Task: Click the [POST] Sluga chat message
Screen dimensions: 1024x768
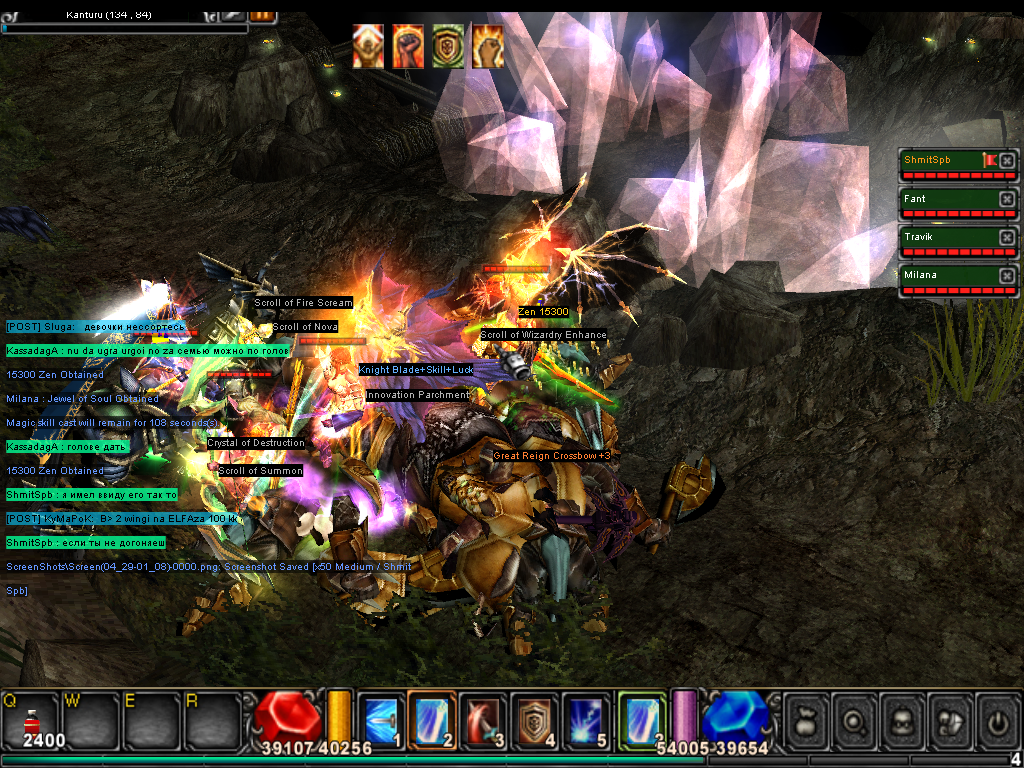Action: 95,327
